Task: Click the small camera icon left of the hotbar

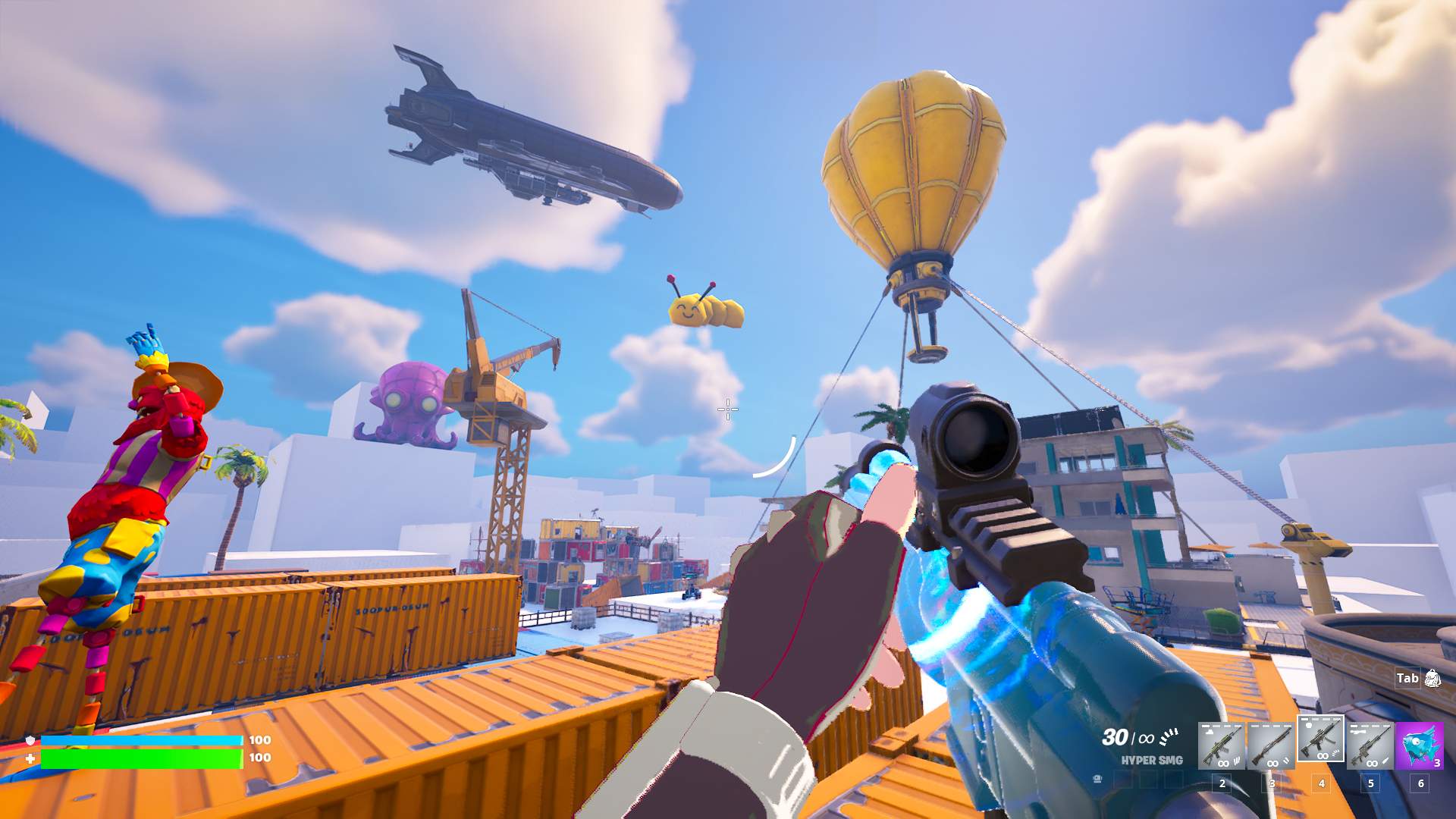Action: point(1097,779)
